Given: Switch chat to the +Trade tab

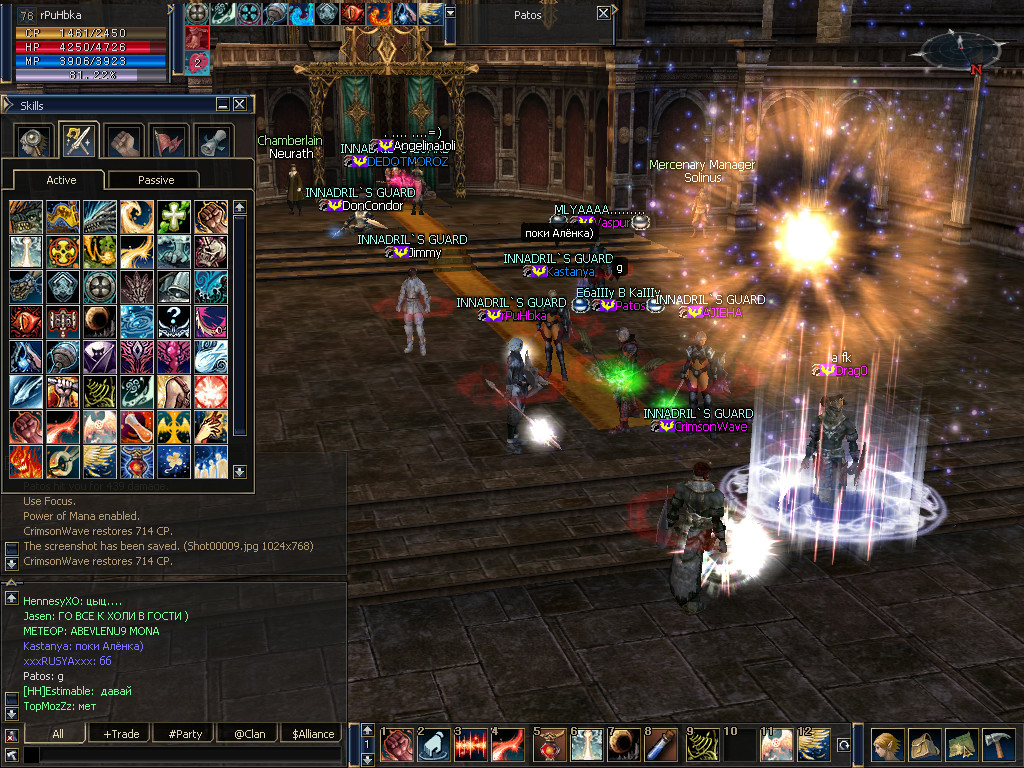Looking at the screenshot, I should (x=121, y=734).
